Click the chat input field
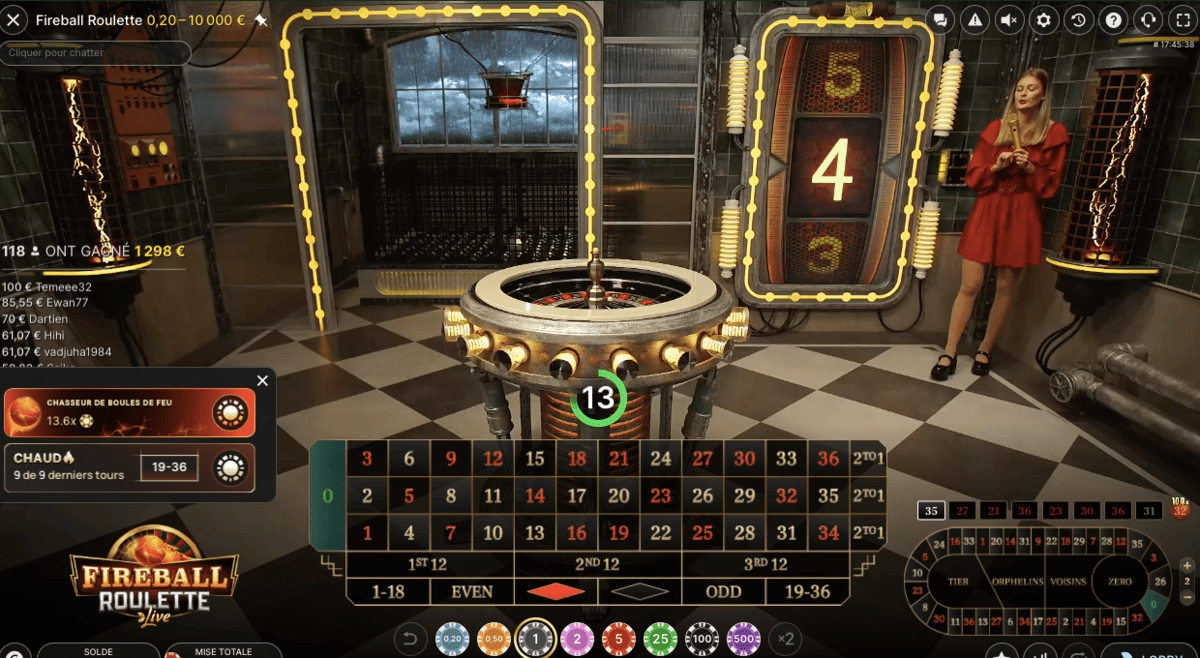This screenshot has width=1200, height=658. [95, 52]
